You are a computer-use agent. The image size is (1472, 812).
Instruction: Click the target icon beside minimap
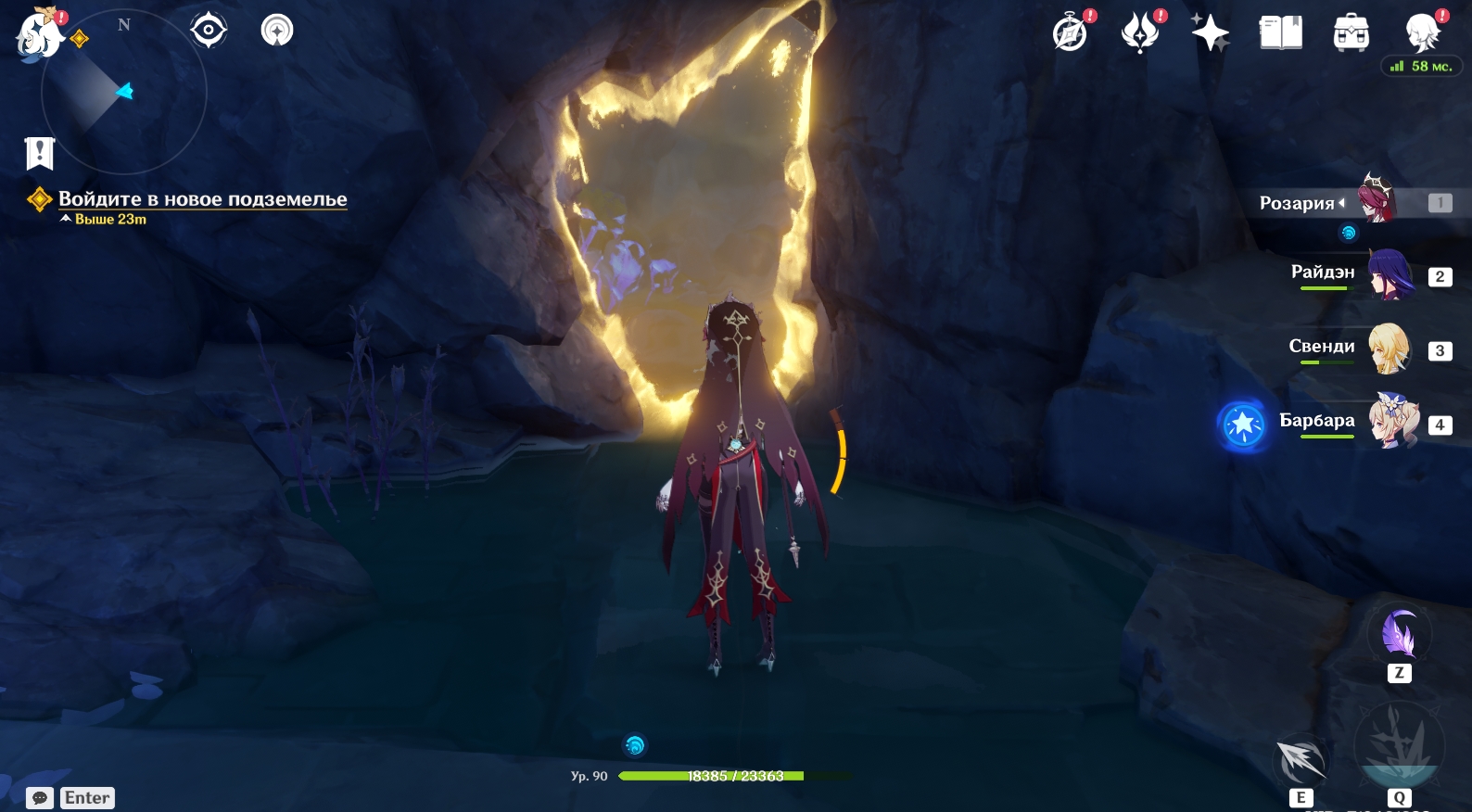click(x=209, y=31)
